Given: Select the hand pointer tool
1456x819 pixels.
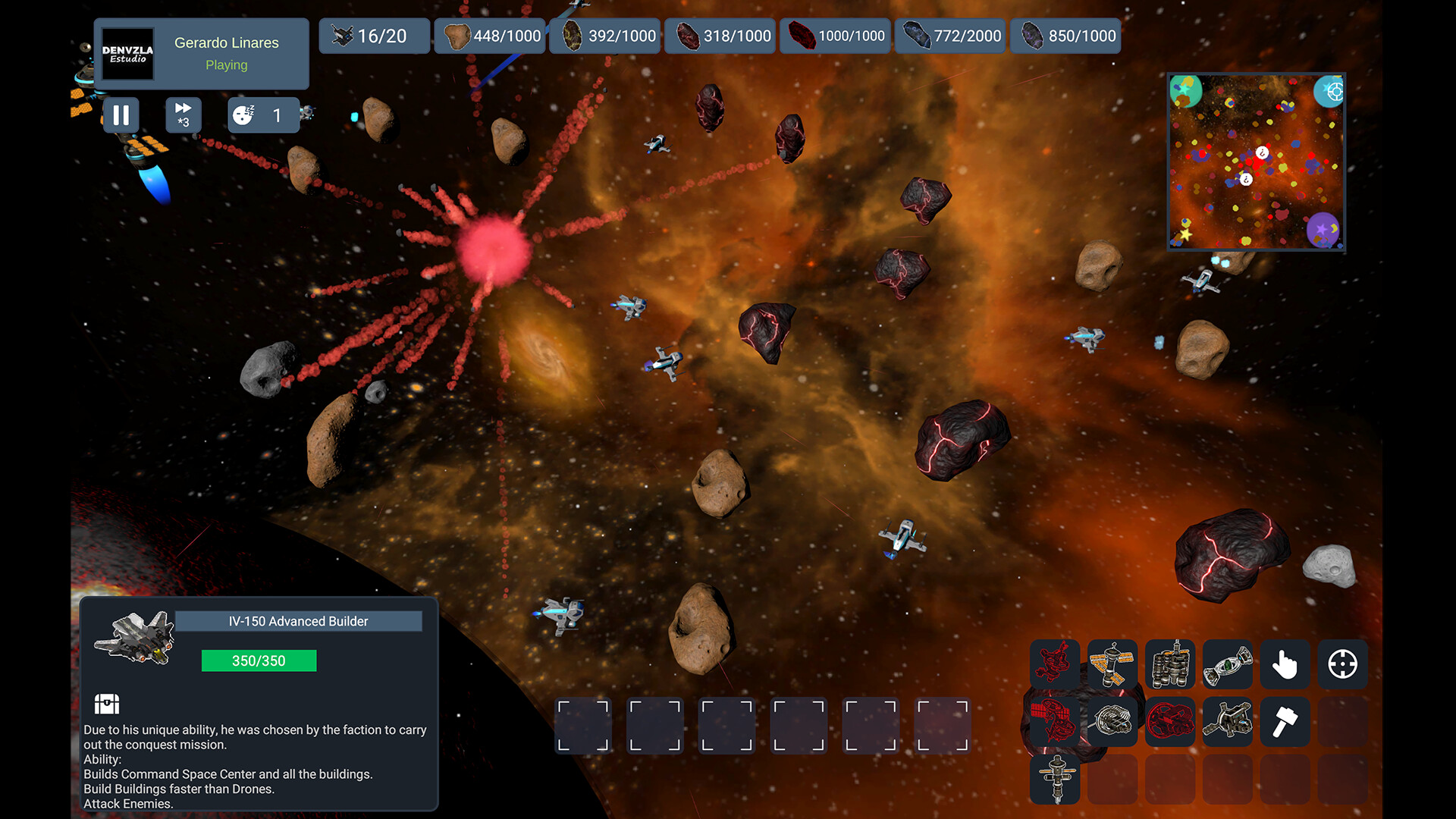Looking at the screenshot, I should click(x=1285, y=665).
